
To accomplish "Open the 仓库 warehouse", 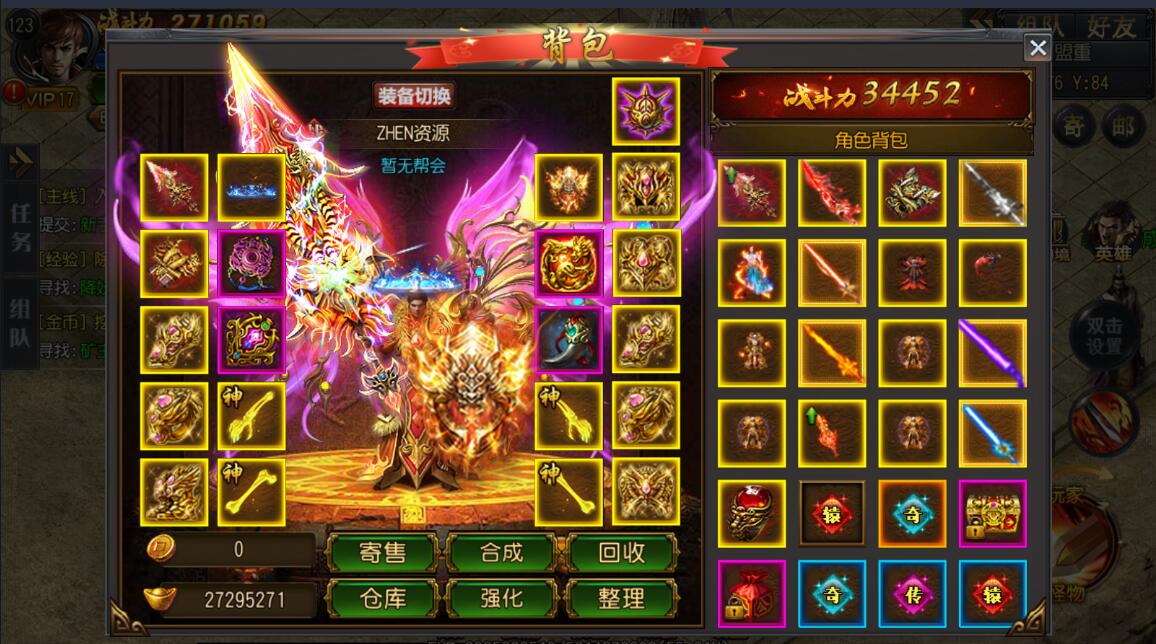I will (382, 599).
